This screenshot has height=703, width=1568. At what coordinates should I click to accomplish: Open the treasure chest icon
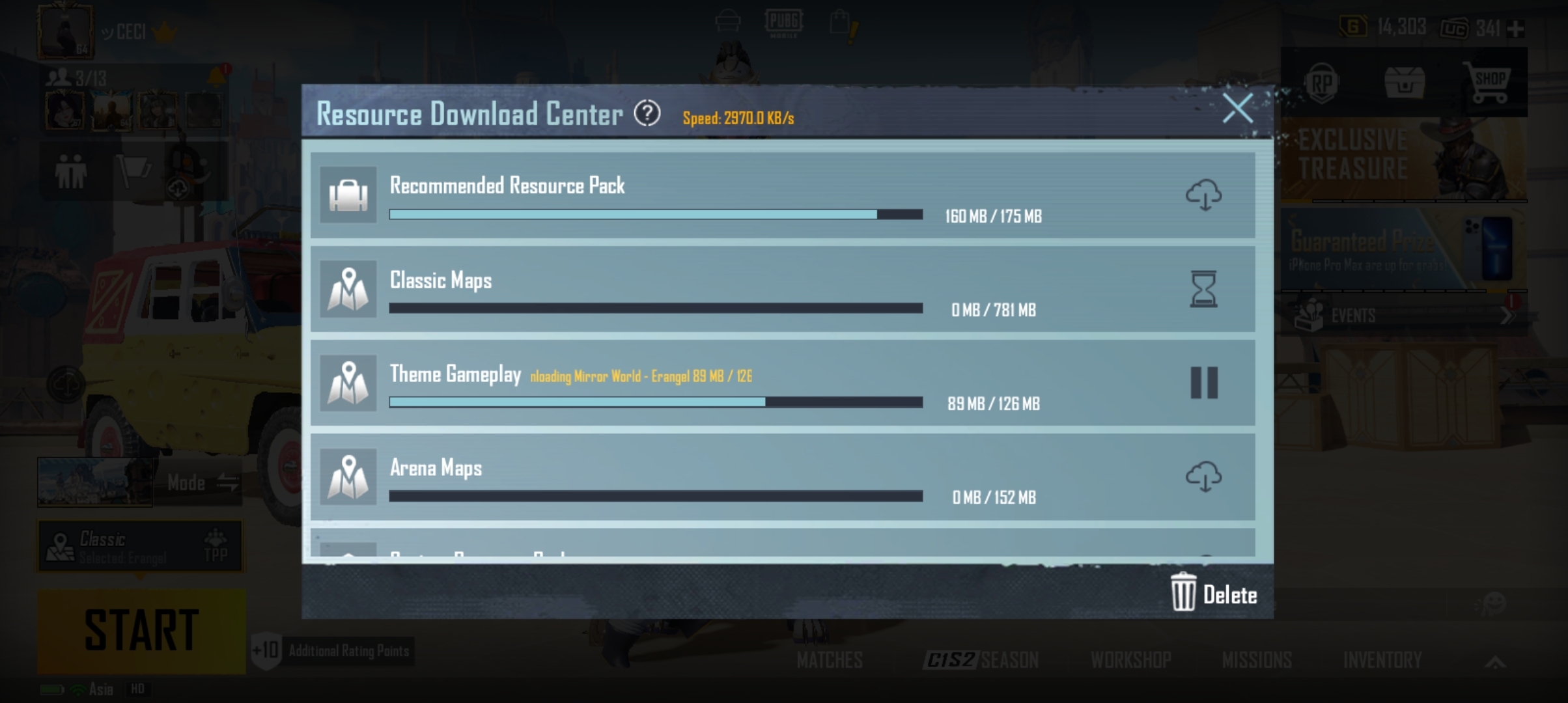(1405, 81)
